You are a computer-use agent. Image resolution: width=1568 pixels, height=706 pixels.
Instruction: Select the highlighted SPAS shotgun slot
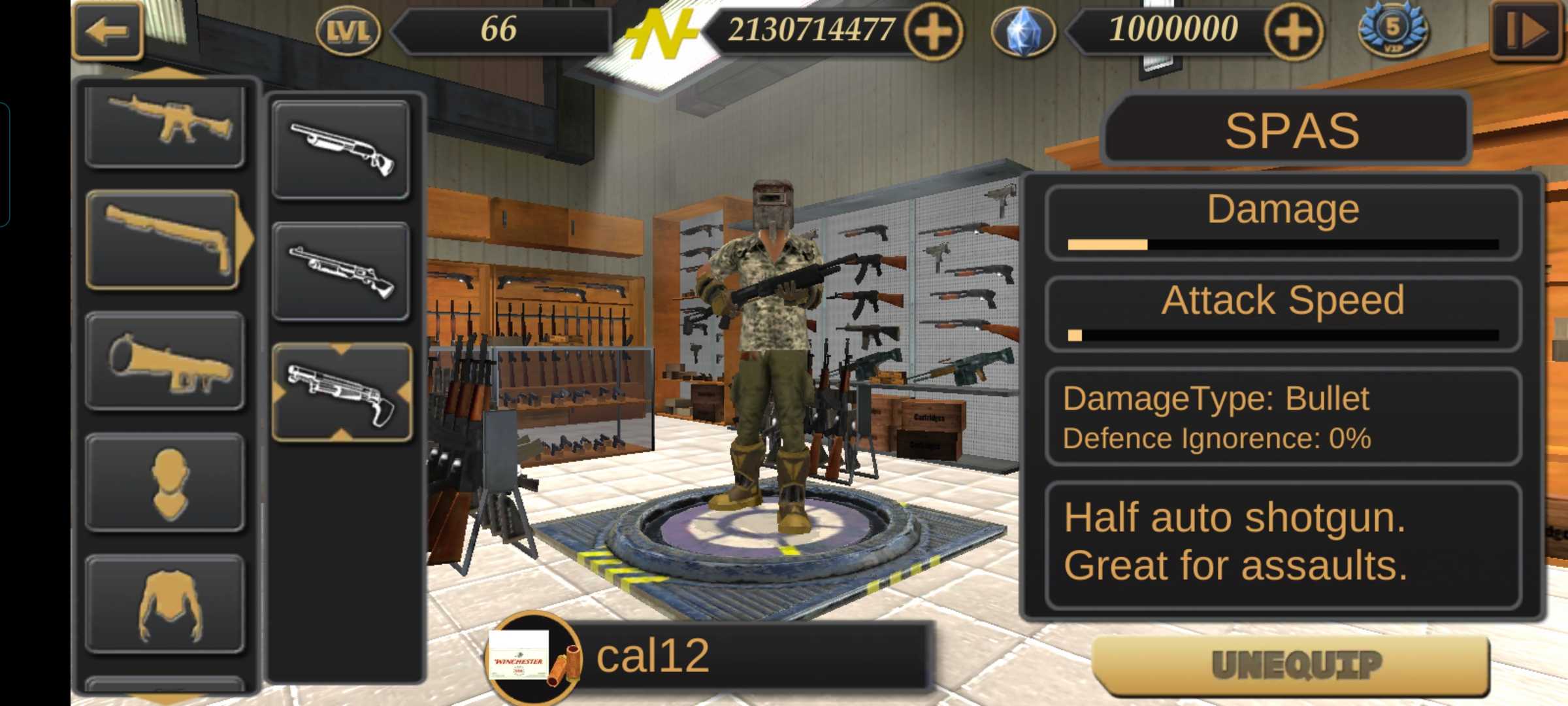tap(341, 392)
